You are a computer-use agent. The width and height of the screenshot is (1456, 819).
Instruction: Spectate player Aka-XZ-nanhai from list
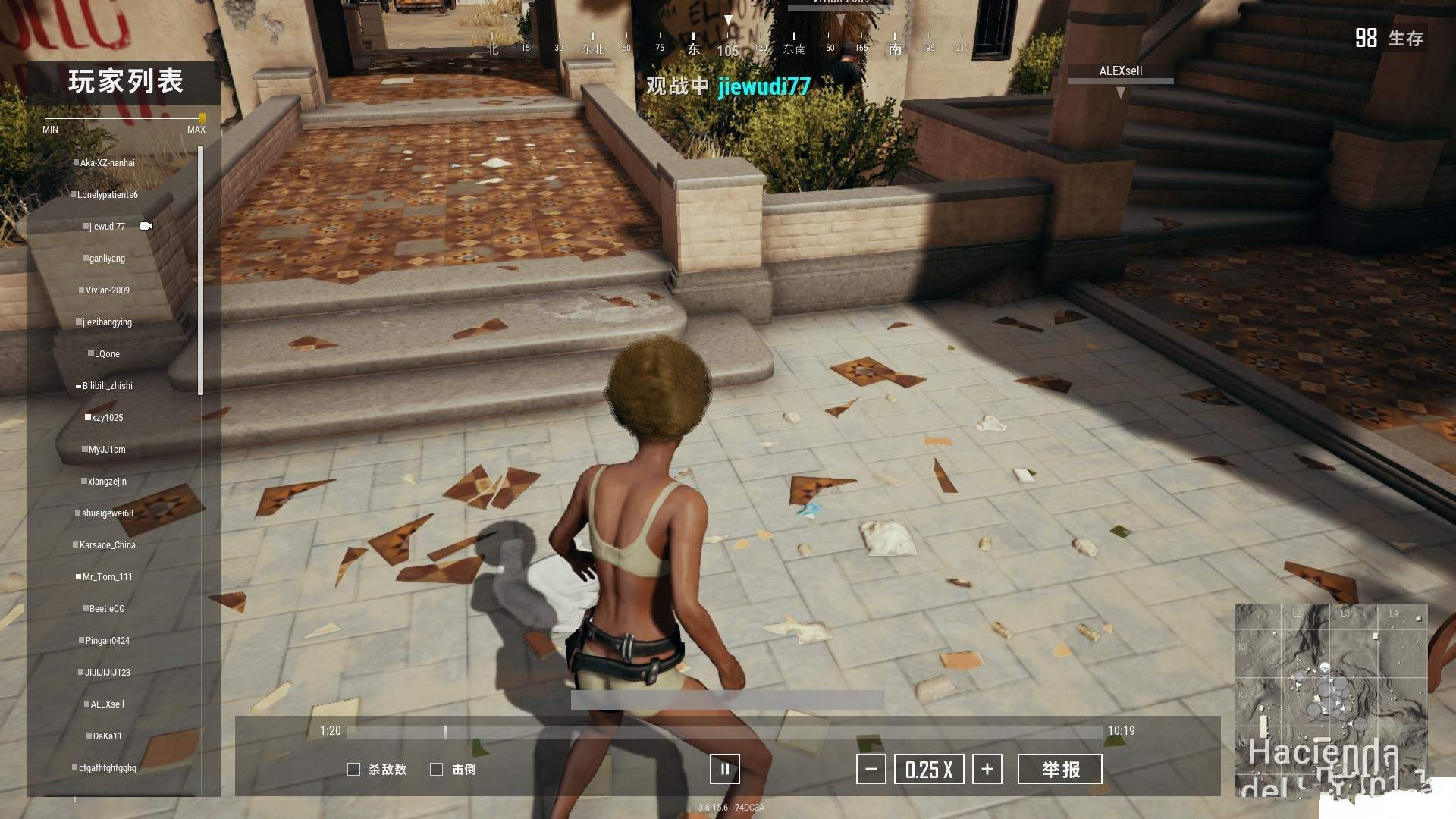tap(107, 163)
